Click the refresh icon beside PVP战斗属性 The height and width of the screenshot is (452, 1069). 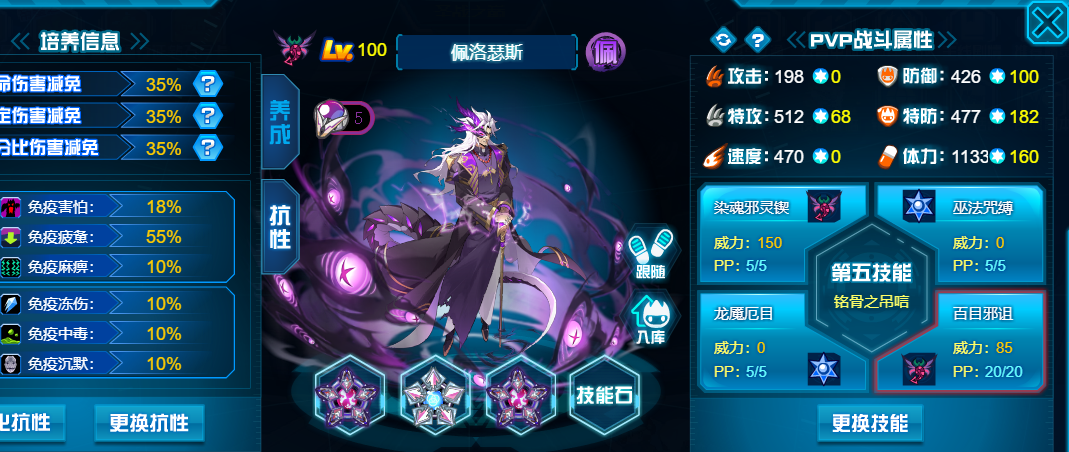[722, 40]
